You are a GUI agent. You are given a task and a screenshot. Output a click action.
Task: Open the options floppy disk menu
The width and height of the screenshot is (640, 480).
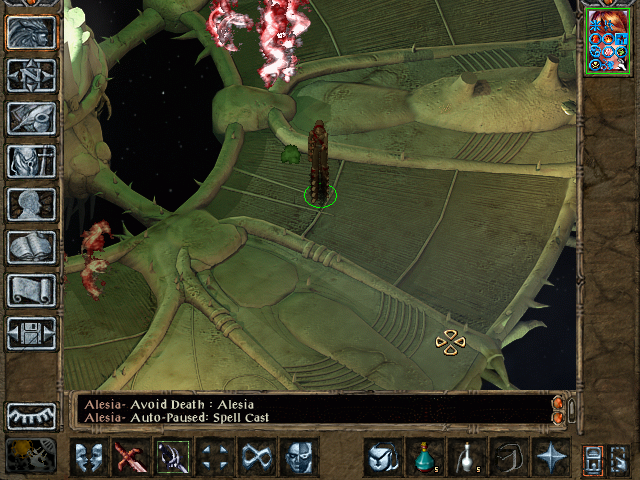[32, 333]
